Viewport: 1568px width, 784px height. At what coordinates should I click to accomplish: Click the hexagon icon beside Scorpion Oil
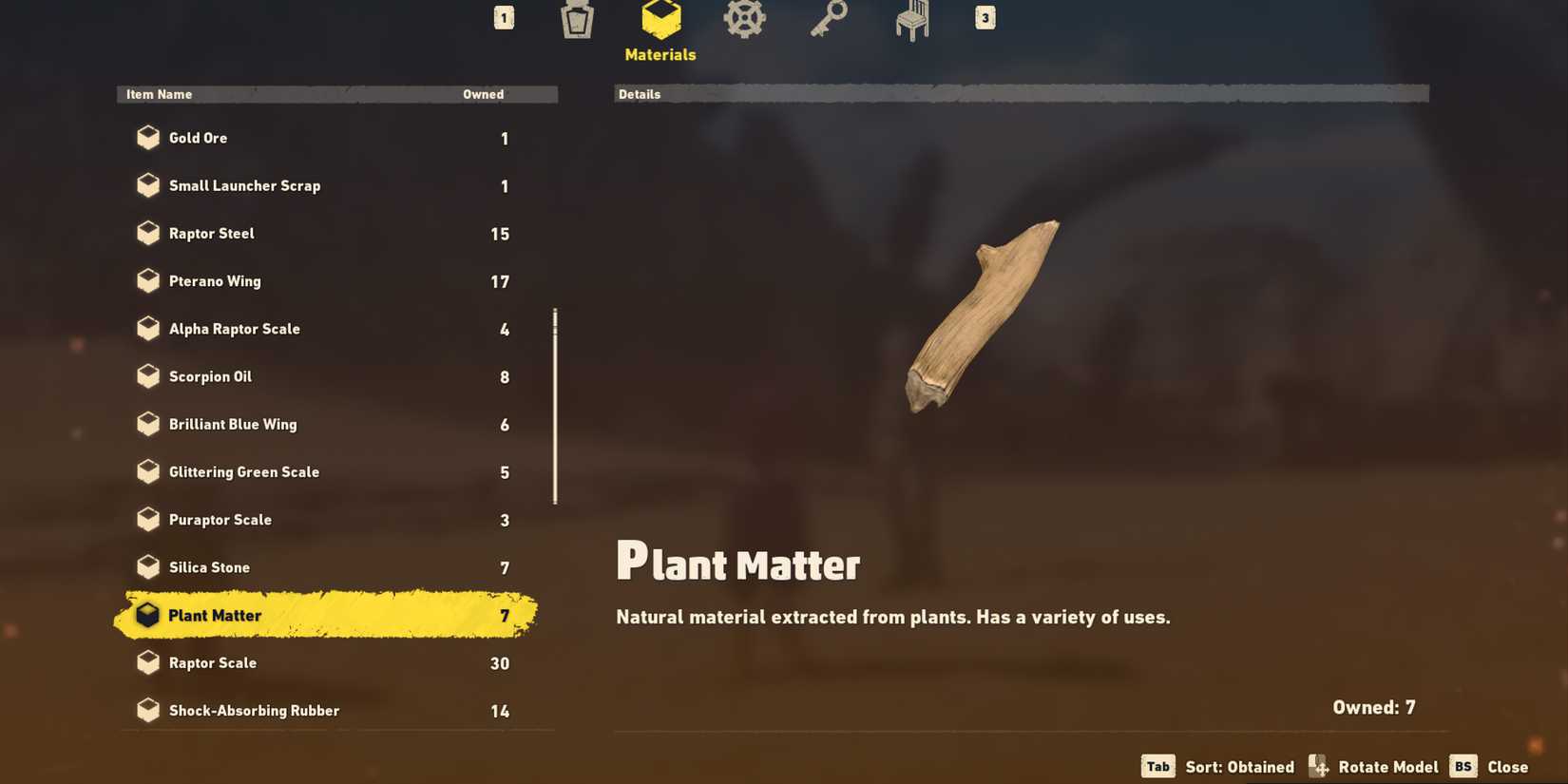tap(147, 375)
